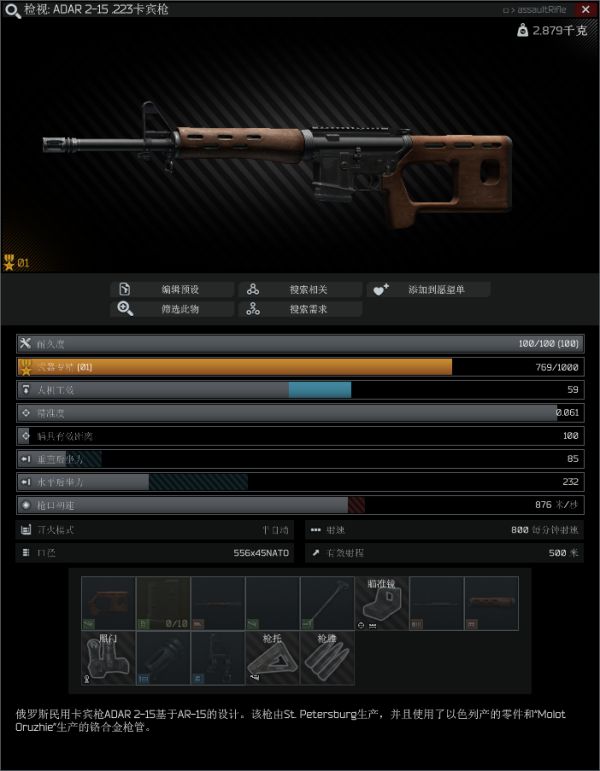600x771 pixels.
Task: Select the magazine slot showing 0/10
Action: [x=163, y=603]
